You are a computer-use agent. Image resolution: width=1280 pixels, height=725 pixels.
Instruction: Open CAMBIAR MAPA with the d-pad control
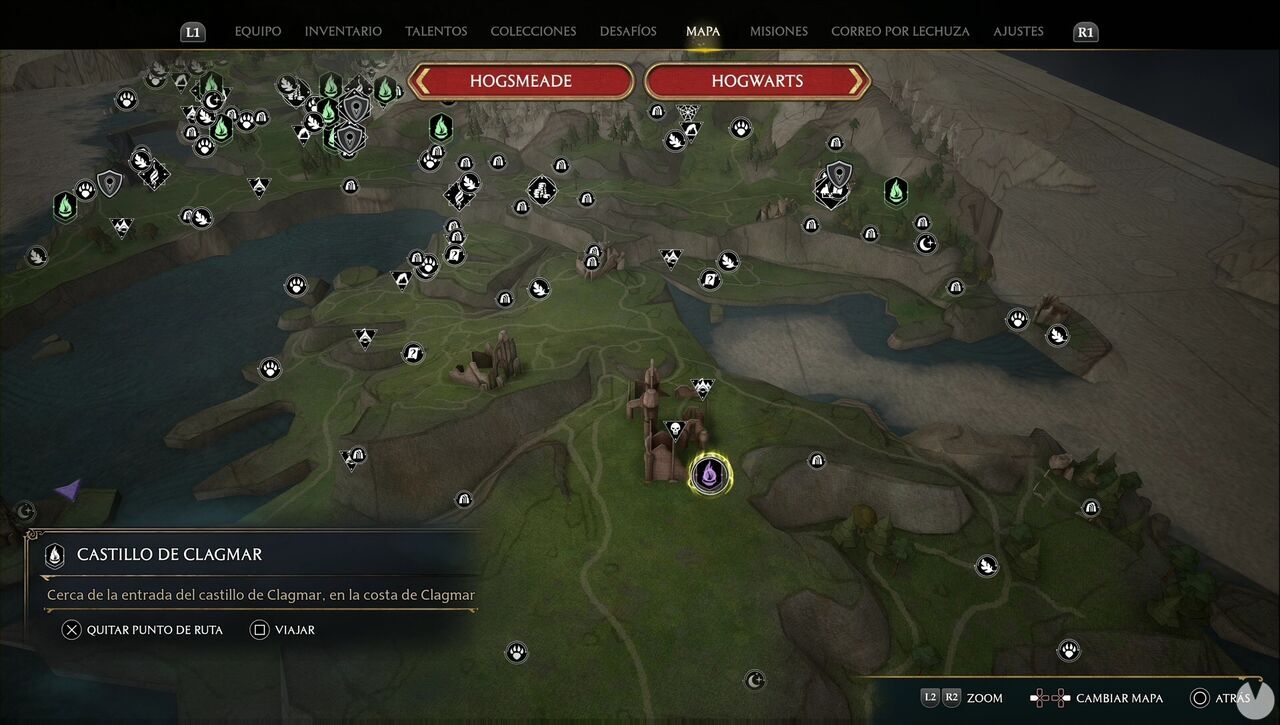pos(1048,698)
